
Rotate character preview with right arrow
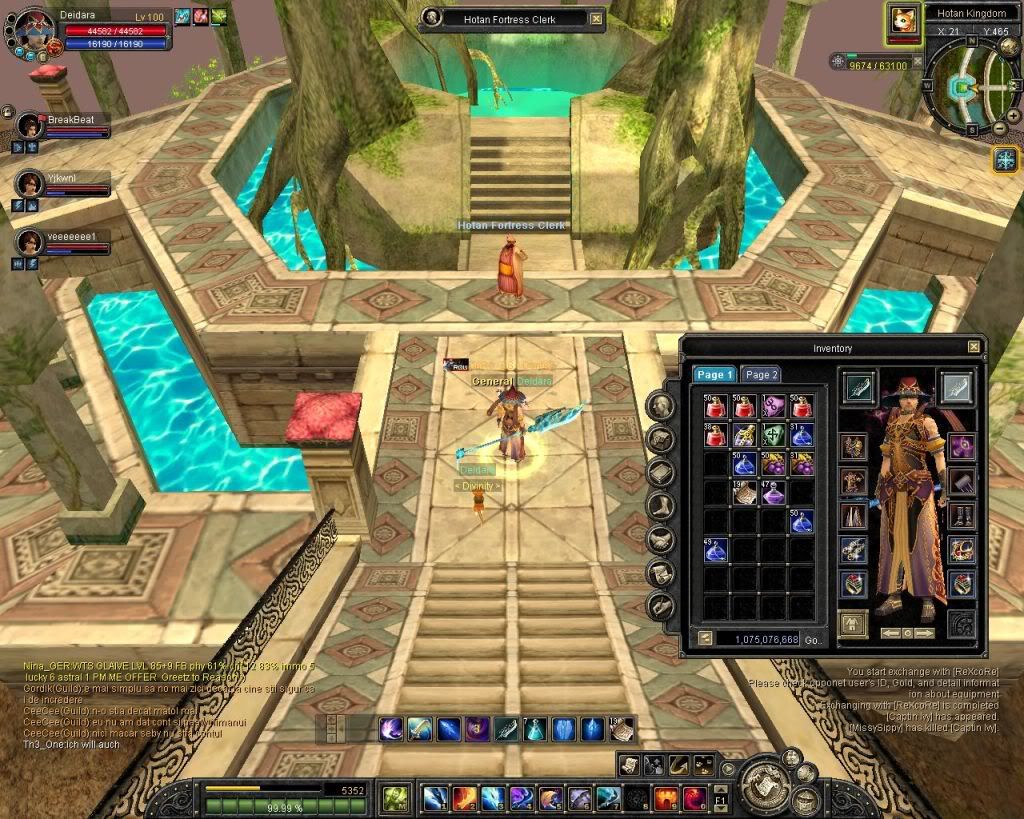925,633
